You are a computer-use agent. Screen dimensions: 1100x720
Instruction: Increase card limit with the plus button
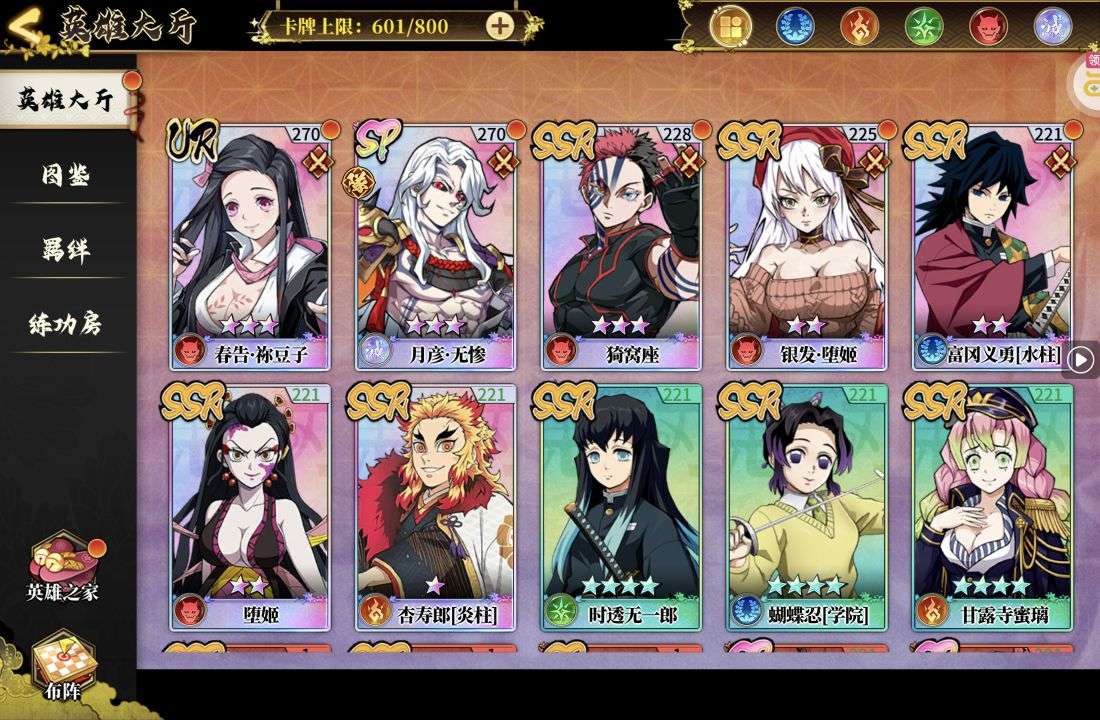[x=500, y=26]
